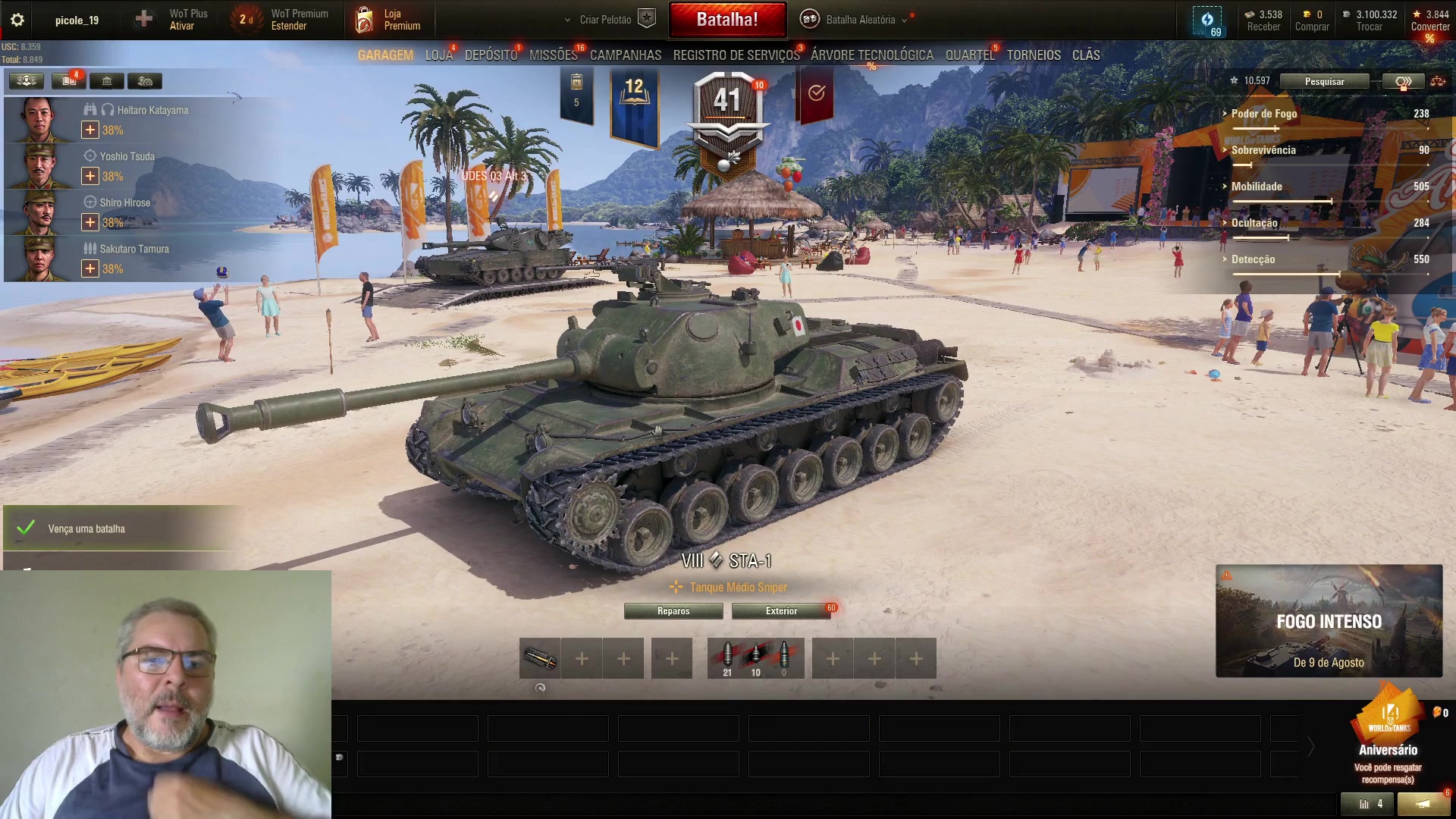1456x819 pixels.
Task: Open the settings gear icon
Action: [17, 20]
